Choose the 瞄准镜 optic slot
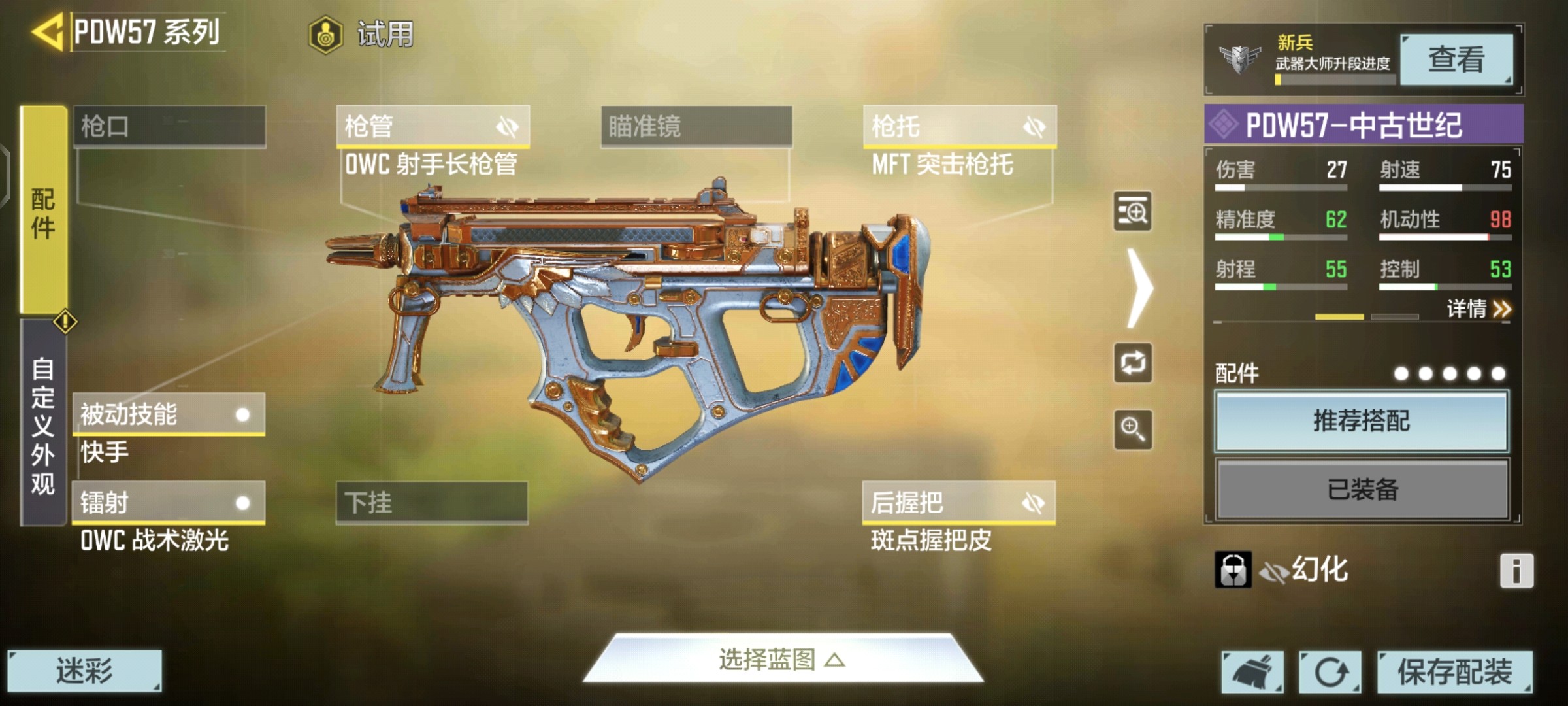This screenshot has width=1568, height=706. click(x=696, y=126)
